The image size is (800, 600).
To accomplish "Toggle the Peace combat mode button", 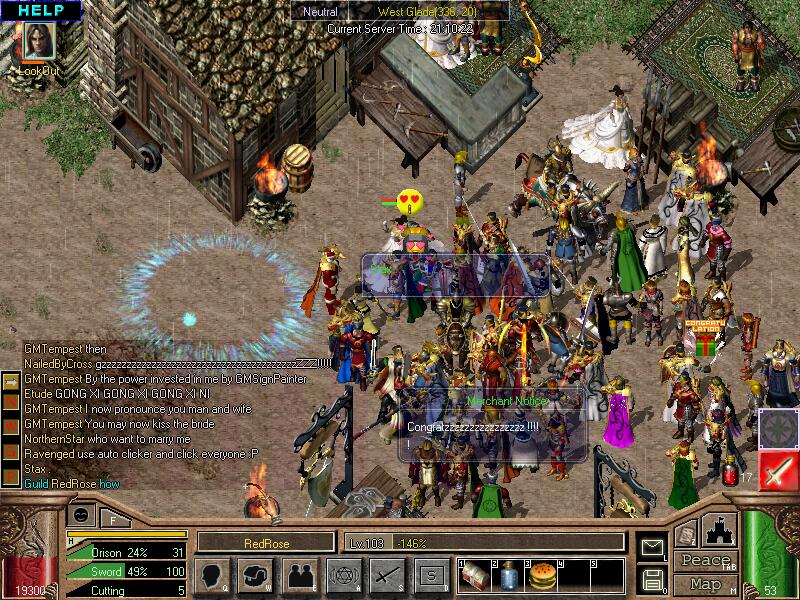I will pyautogui.click(x=704, y=561).
